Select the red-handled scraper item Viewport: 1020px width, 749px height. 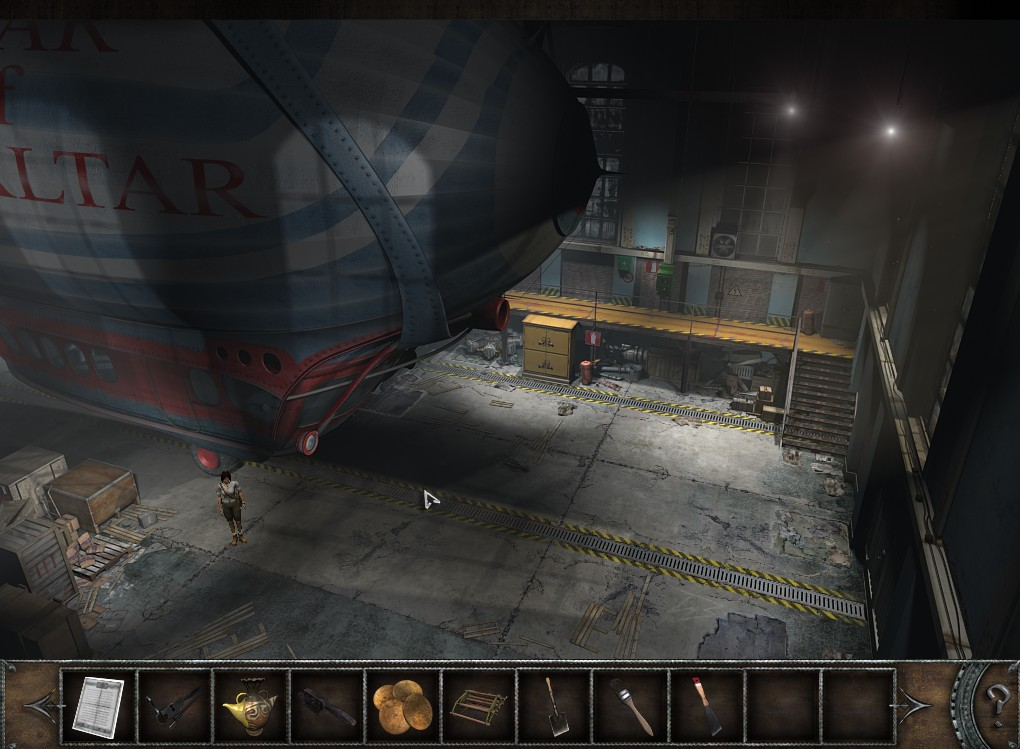[x=705, y=704]
